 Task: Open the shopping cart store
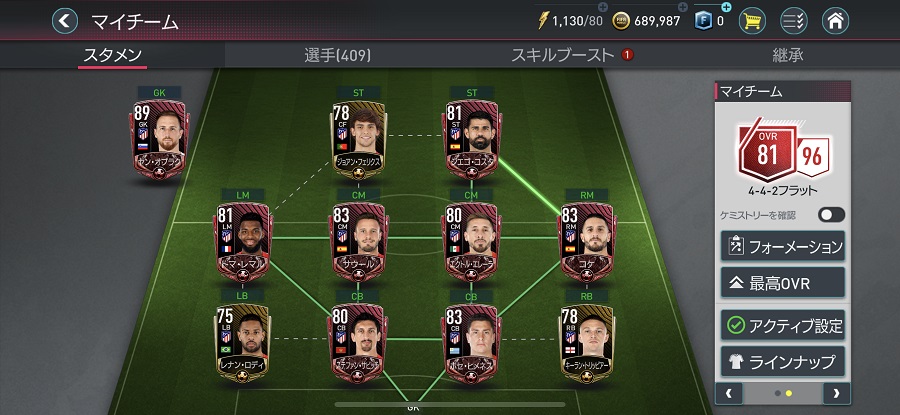click(754, 20)
